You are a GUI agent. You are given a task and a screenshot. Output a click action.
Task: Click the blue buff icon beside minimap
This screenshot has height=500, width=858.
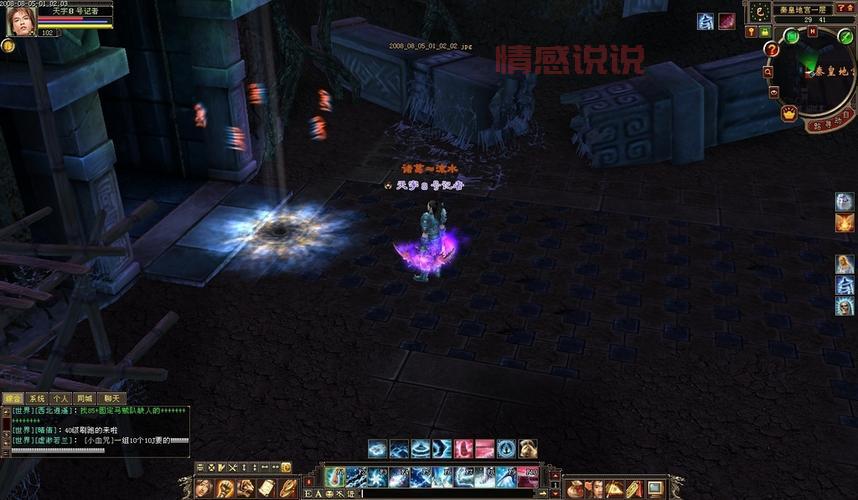click(705, 21)
